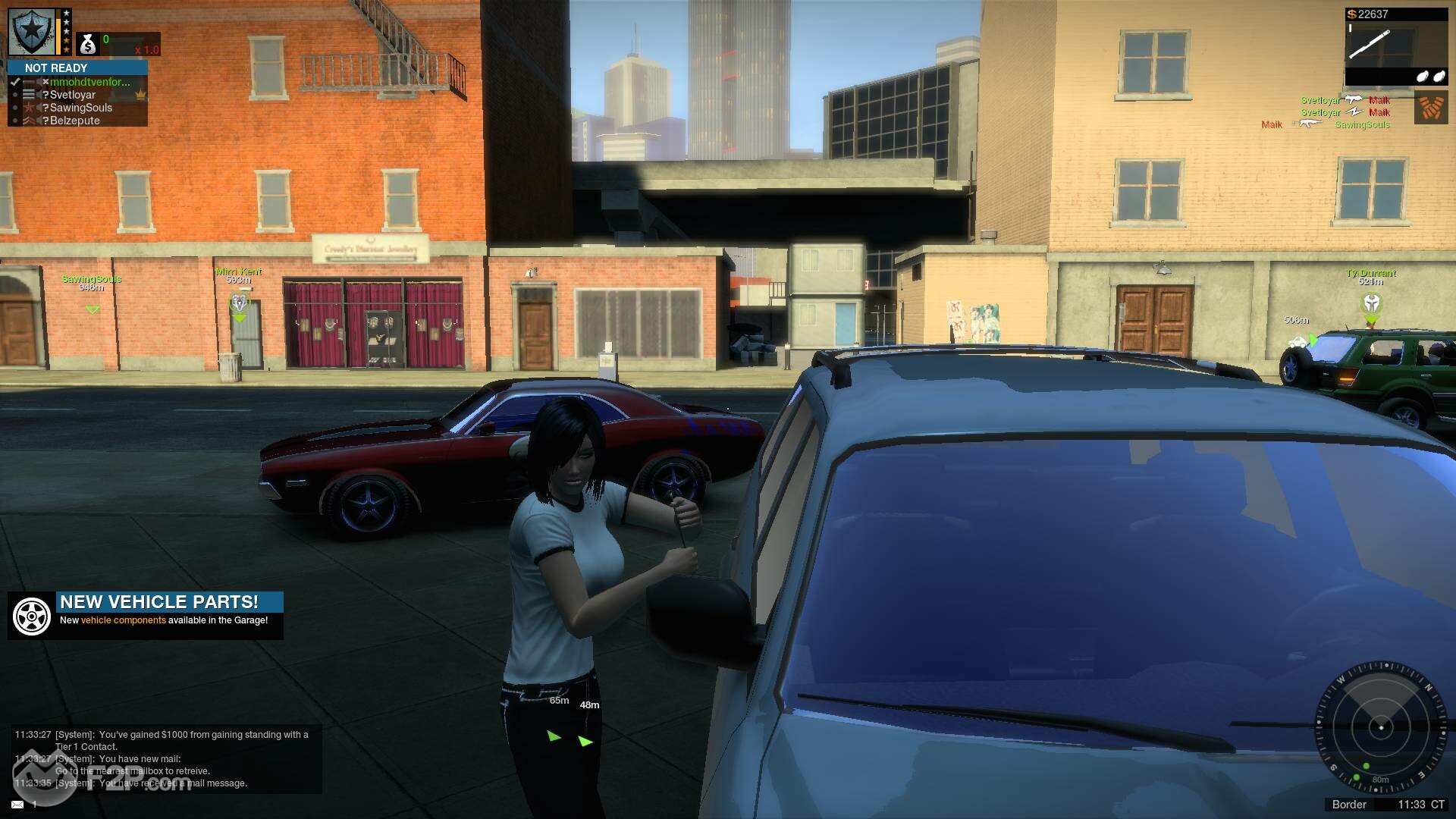Select the money bag reward icon
Viewport: 1456px width, 819px height.
(88, 44)
